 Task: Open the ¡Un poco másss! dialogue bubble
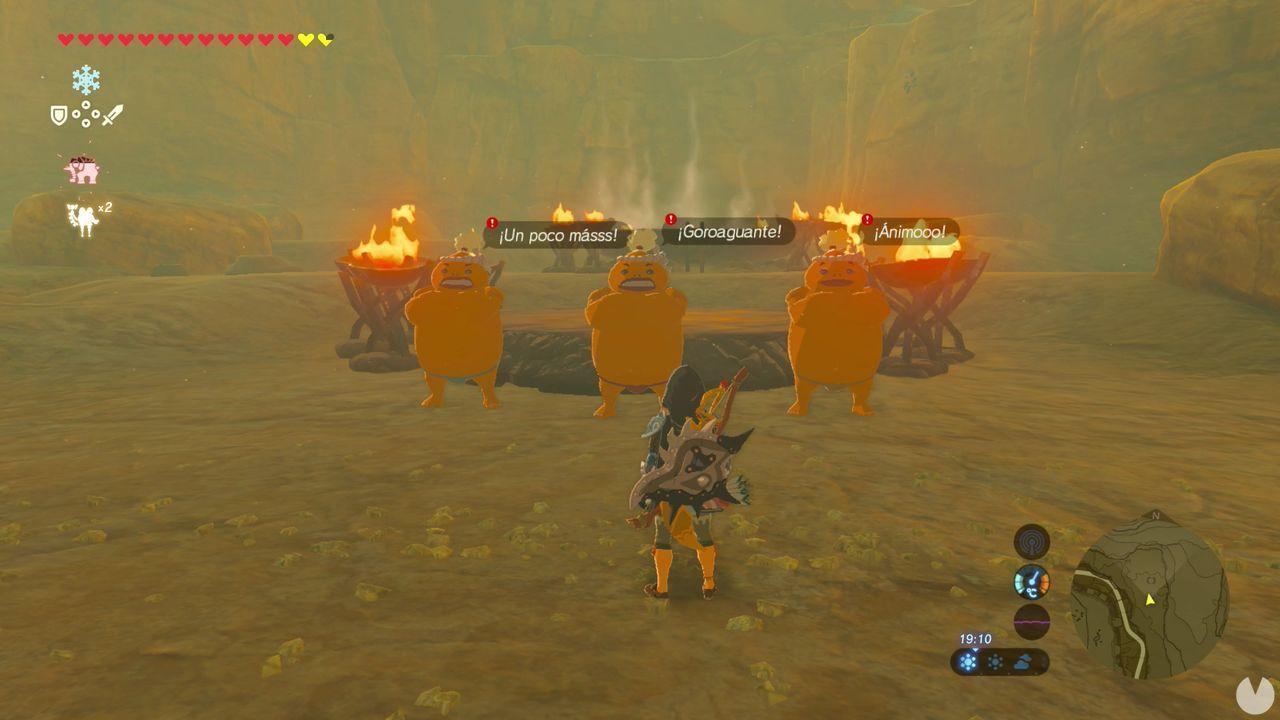click(555, 237)
